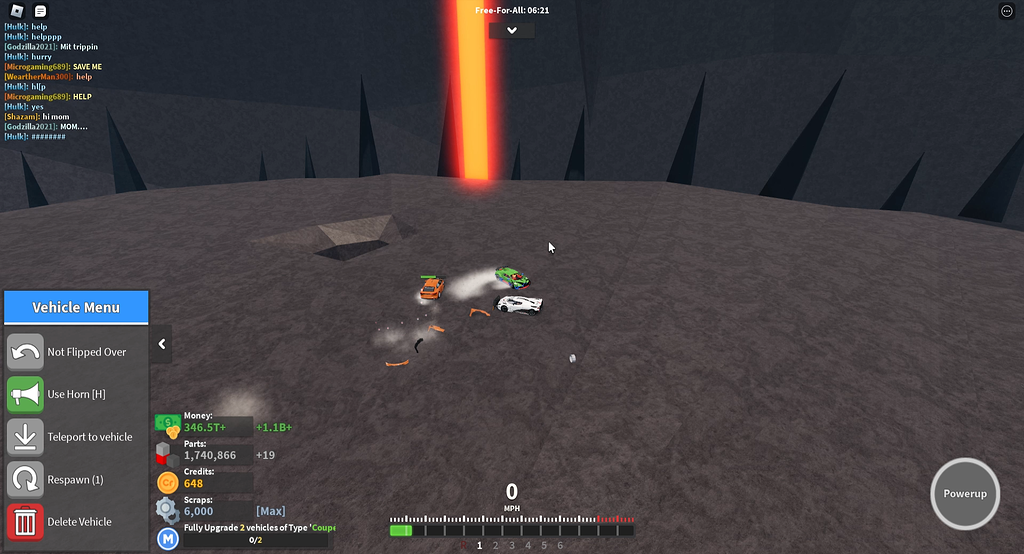Click the orange Credits coin icon

(168, 482)
